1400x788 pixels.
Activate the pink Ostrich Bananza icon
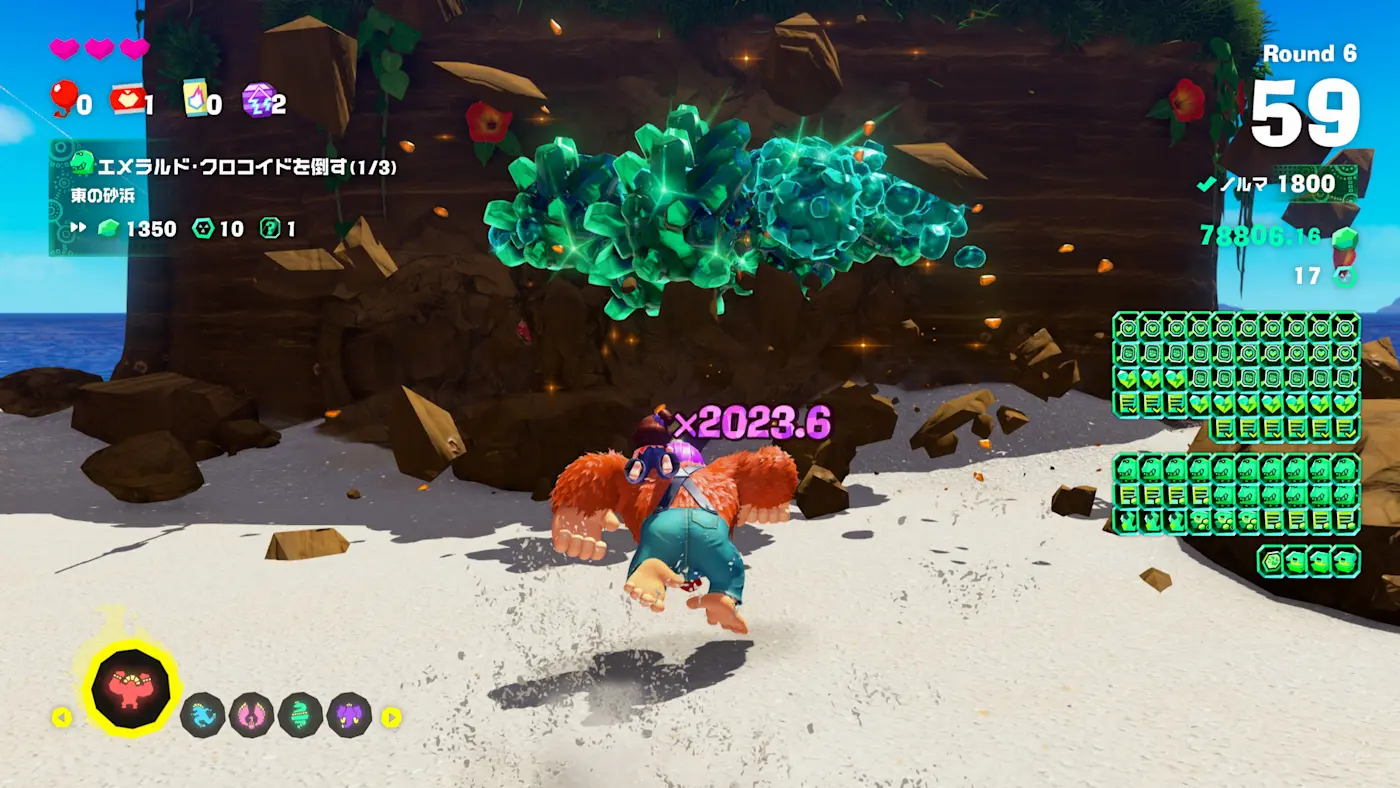251,715
